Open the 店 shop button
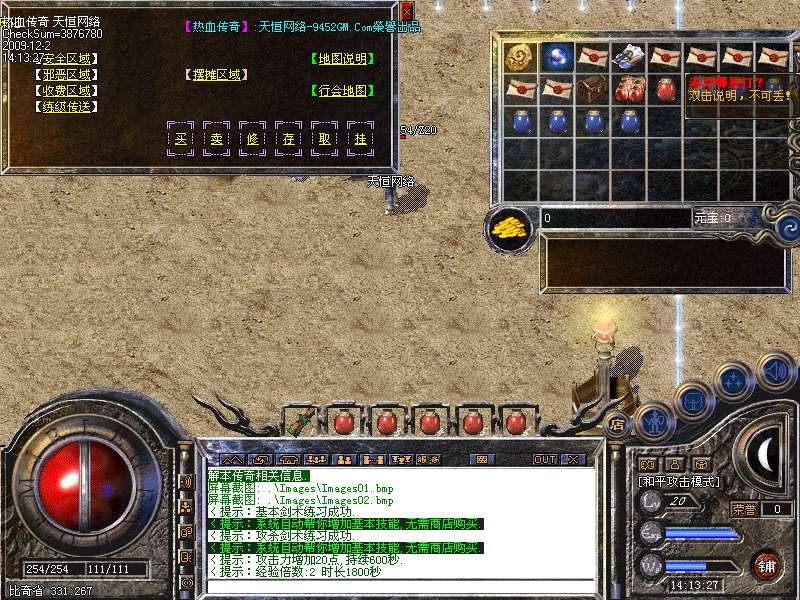 [617, 423]
